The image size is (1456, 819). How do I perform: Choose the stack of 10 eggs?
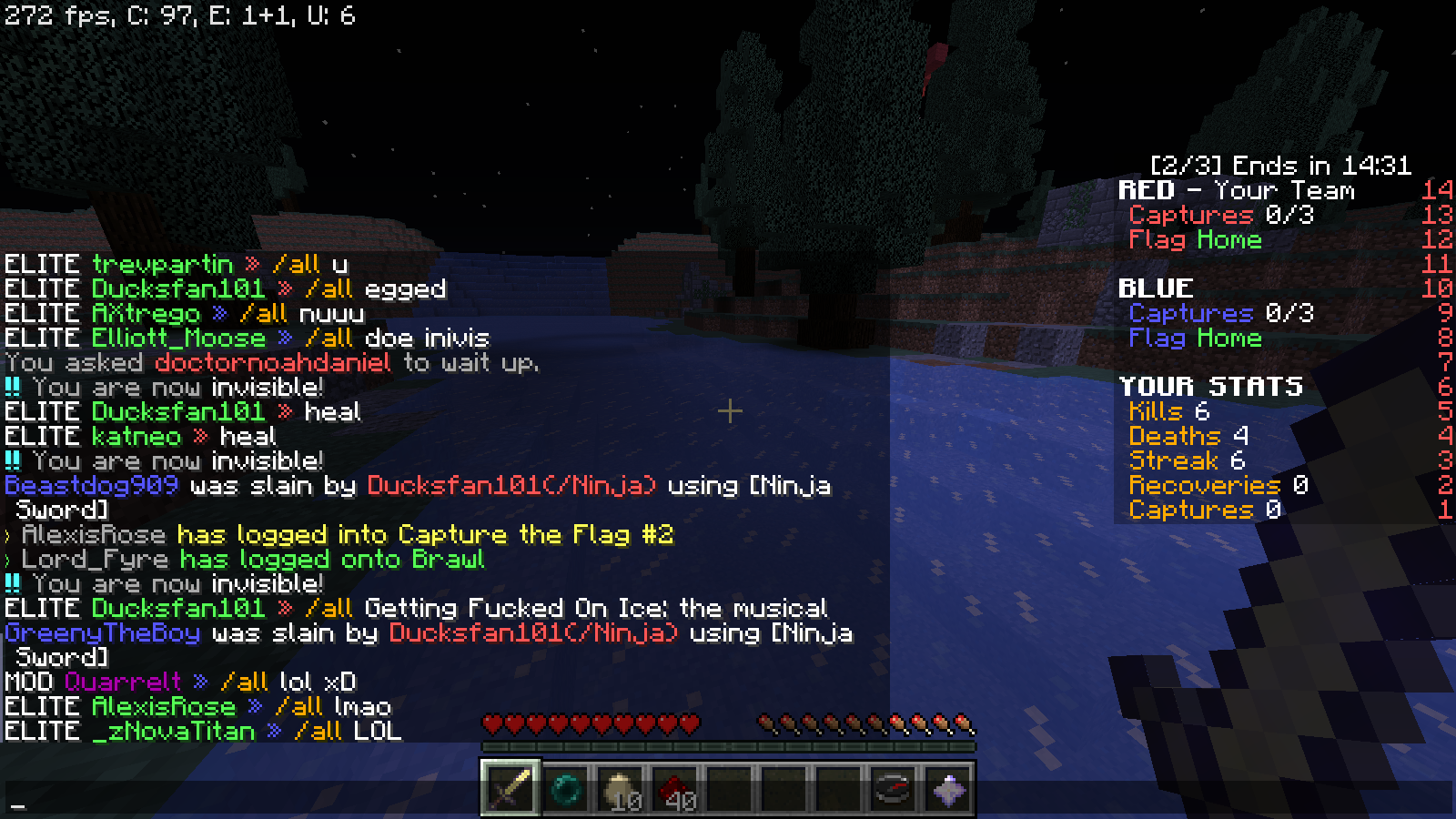[x=620, y=788]
